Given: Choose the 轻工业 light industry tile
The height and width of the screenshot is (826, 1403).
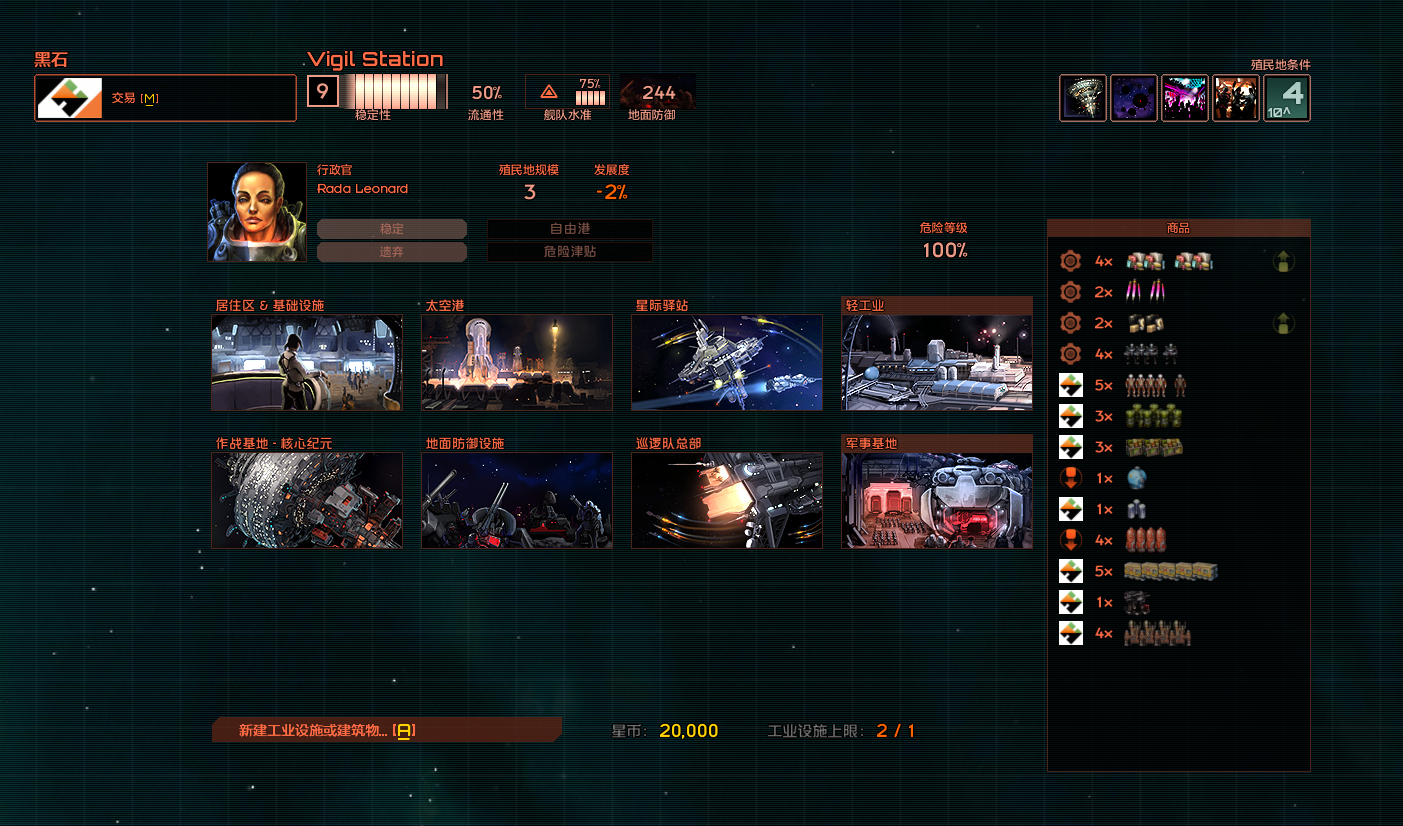Looking at the screenshot, I should pos(937,362).
